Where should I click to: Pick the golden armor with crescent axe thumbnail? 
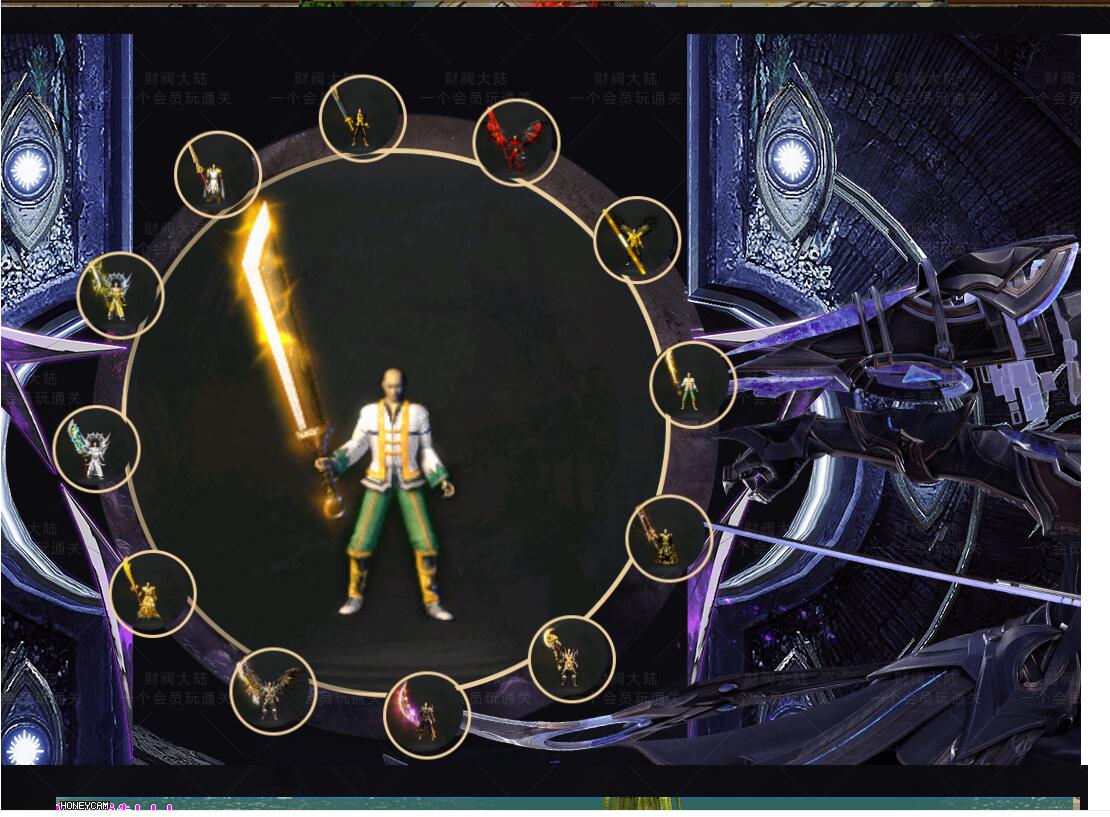click(x=571, y=659)
